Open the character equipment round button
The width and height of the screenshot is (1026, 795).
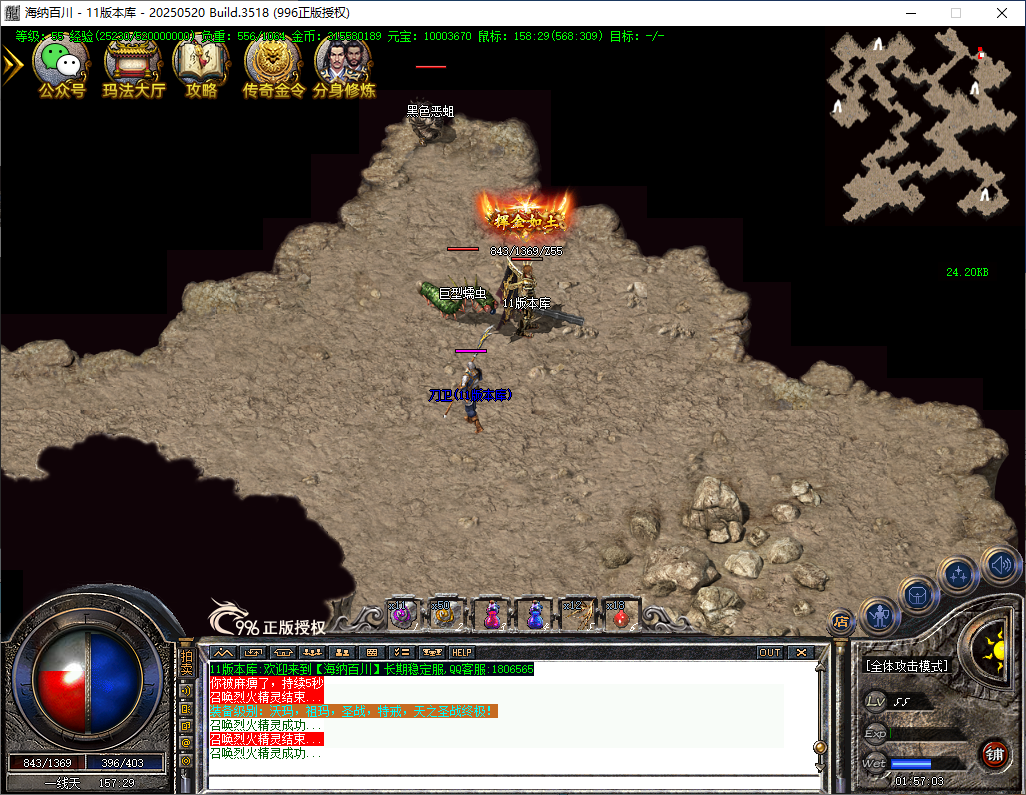(880, 614)
